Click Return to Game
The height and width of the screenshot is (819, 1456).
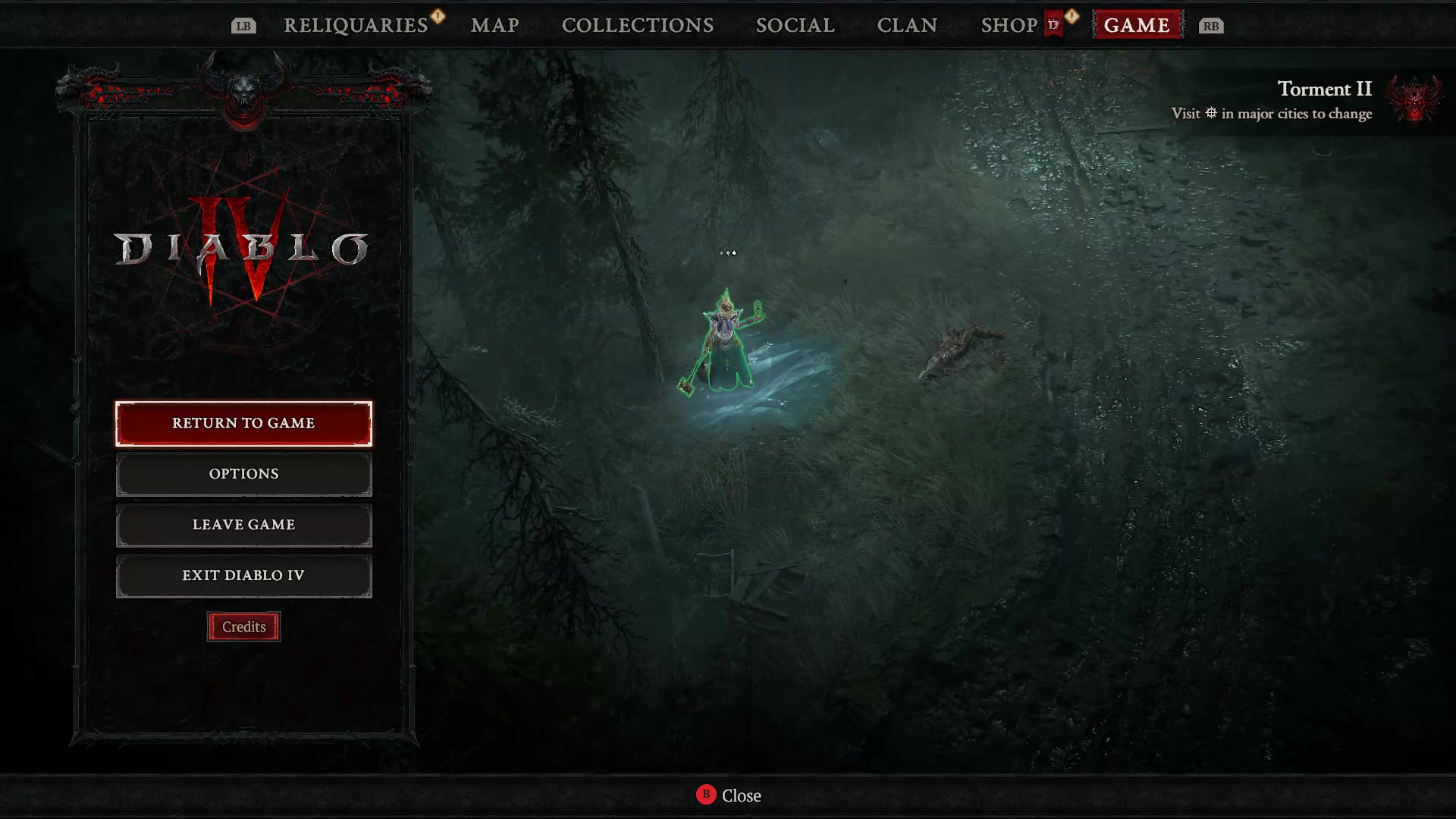click(243, 423)
